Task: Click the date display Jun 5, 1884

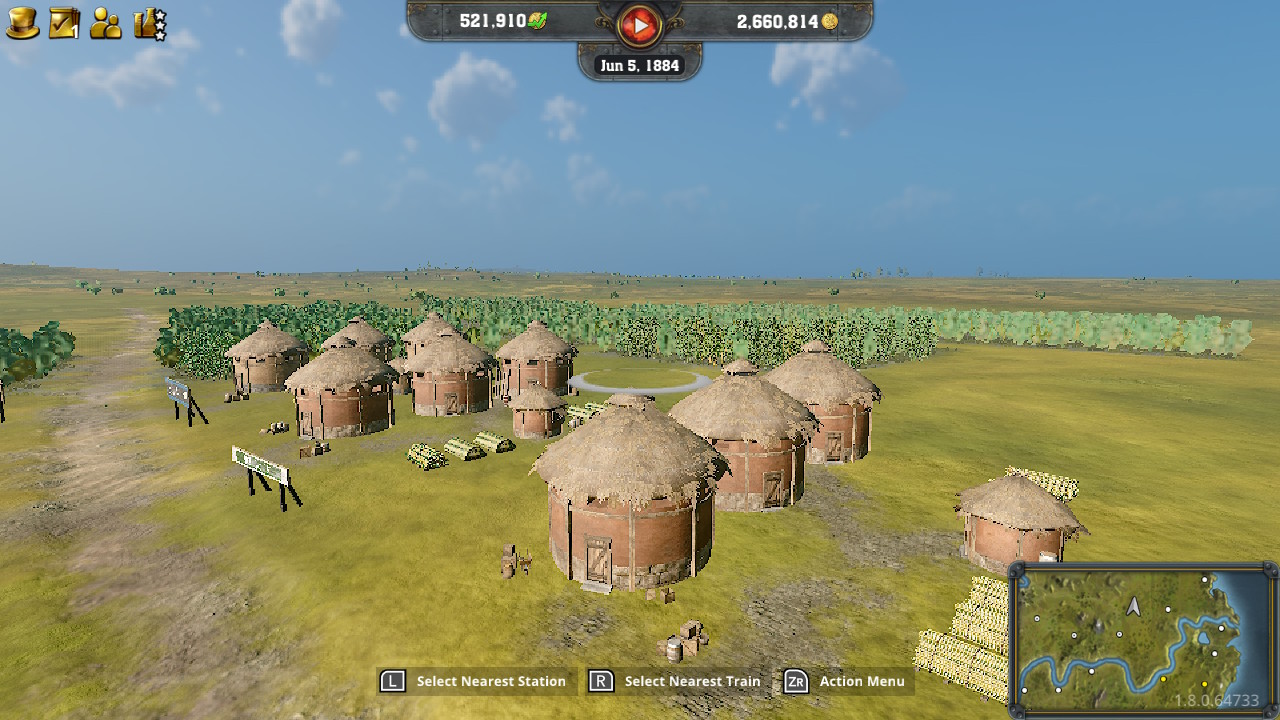Action: (641, 64)
